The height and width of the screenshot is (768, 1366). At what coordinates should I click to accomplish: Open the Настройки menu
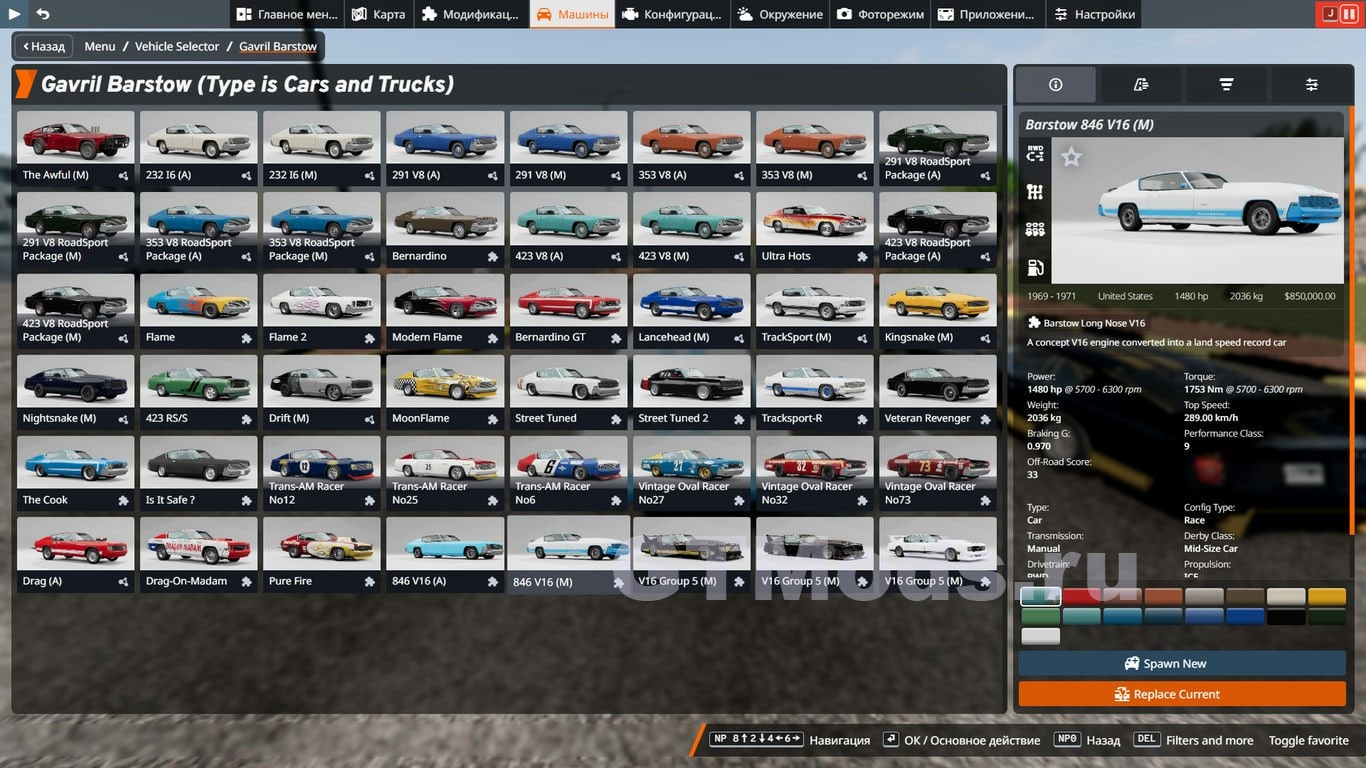1094,14
